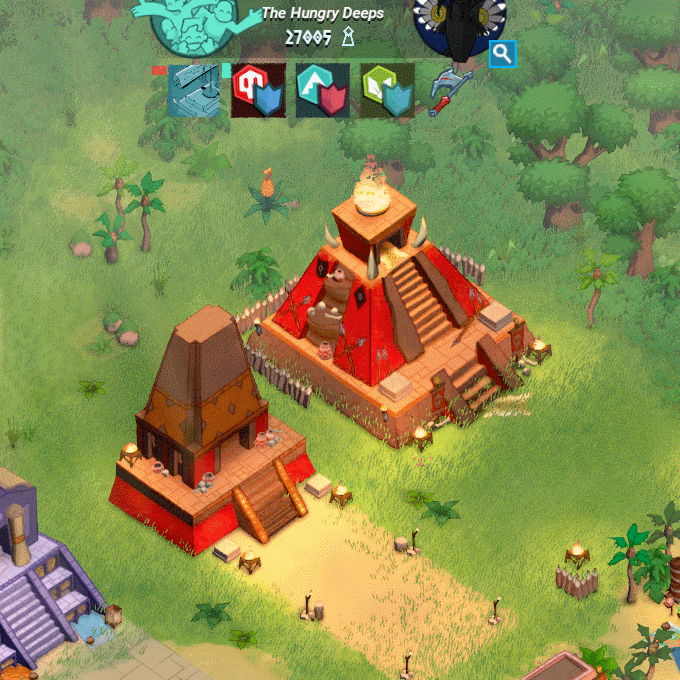This screenshot has height=680, width=680.
Task: Click the blue magnifying glass button
Action: pyautogui.click(x=502, y=54)
